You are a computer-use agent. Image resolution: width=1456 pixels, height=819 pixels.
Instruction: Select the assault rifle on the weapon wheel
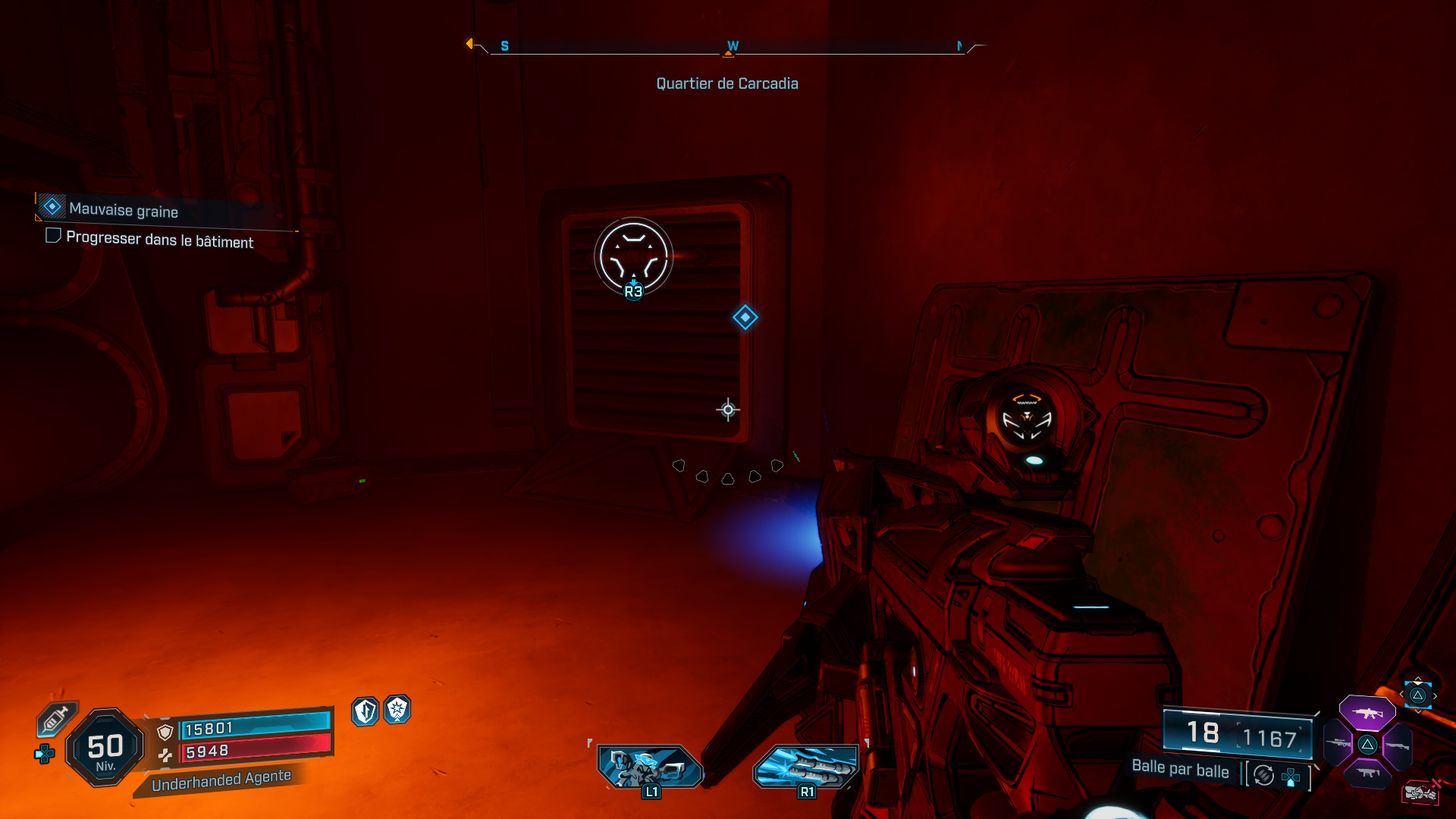click(x=1367, y=714)
